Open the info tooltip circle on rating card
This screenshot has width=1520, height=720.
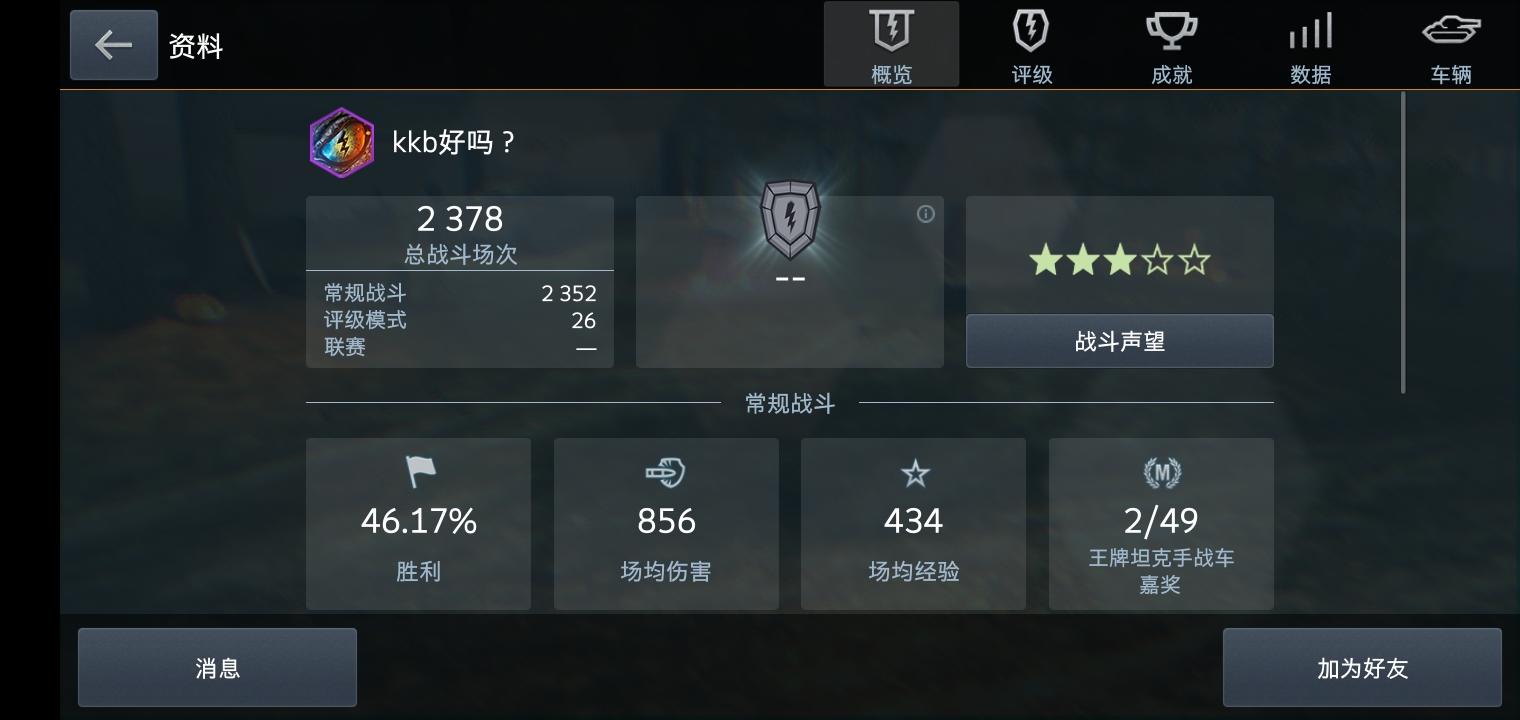[x=926, y=213]
